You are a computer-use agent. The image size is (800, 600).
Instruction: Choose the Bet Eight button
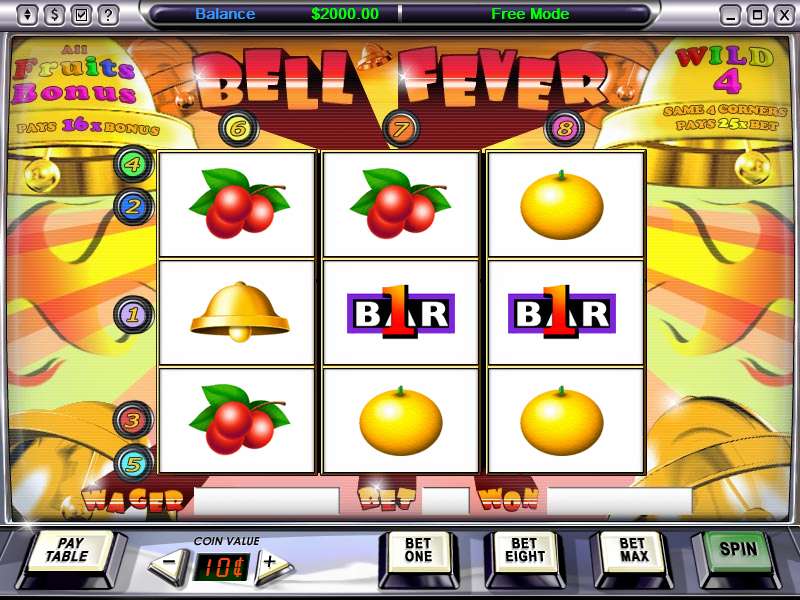coord(525,551)
